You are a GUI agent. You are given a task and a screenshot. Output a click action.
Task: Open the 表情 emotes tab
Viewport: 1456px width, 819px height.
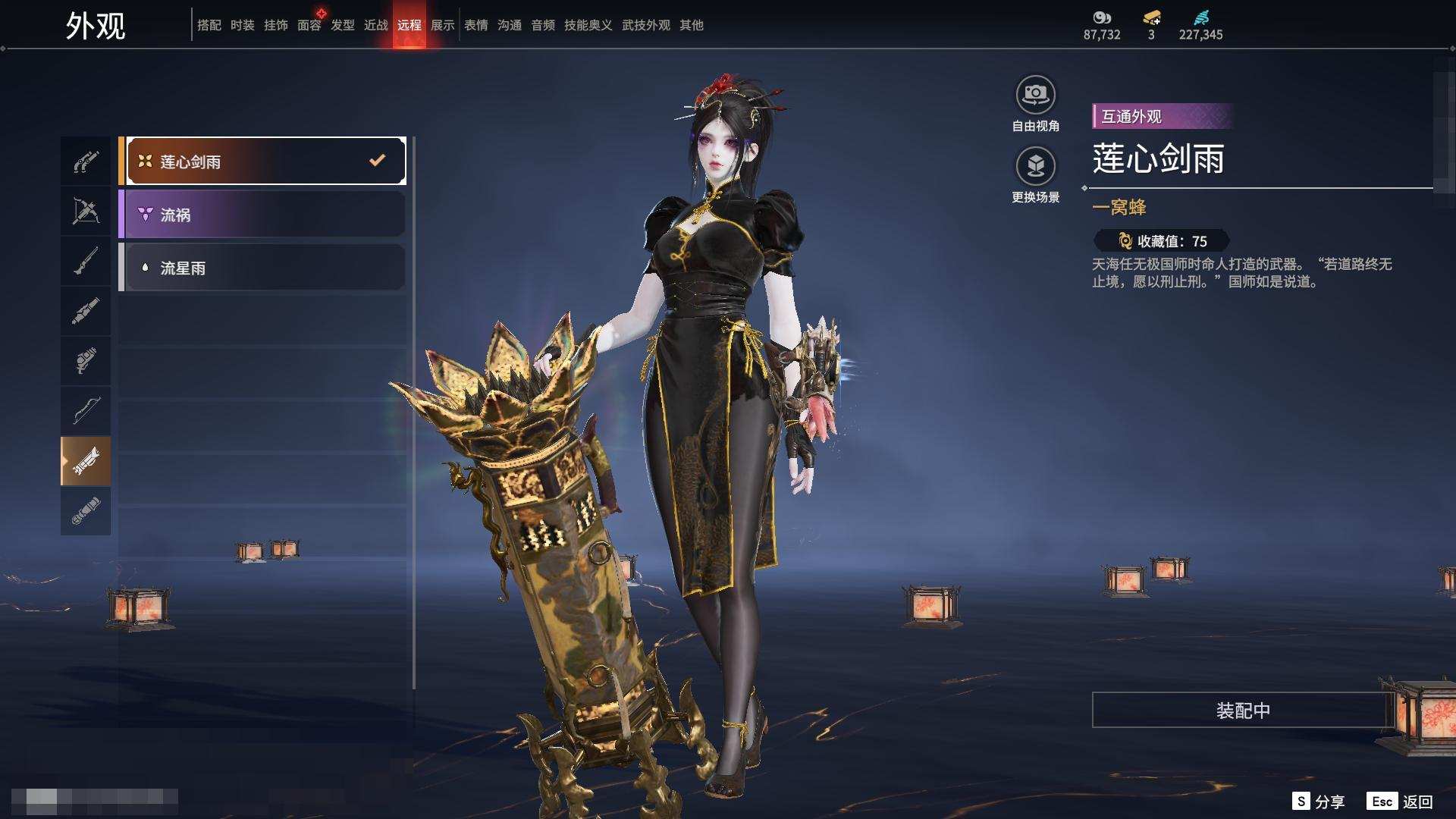point(476,25)
